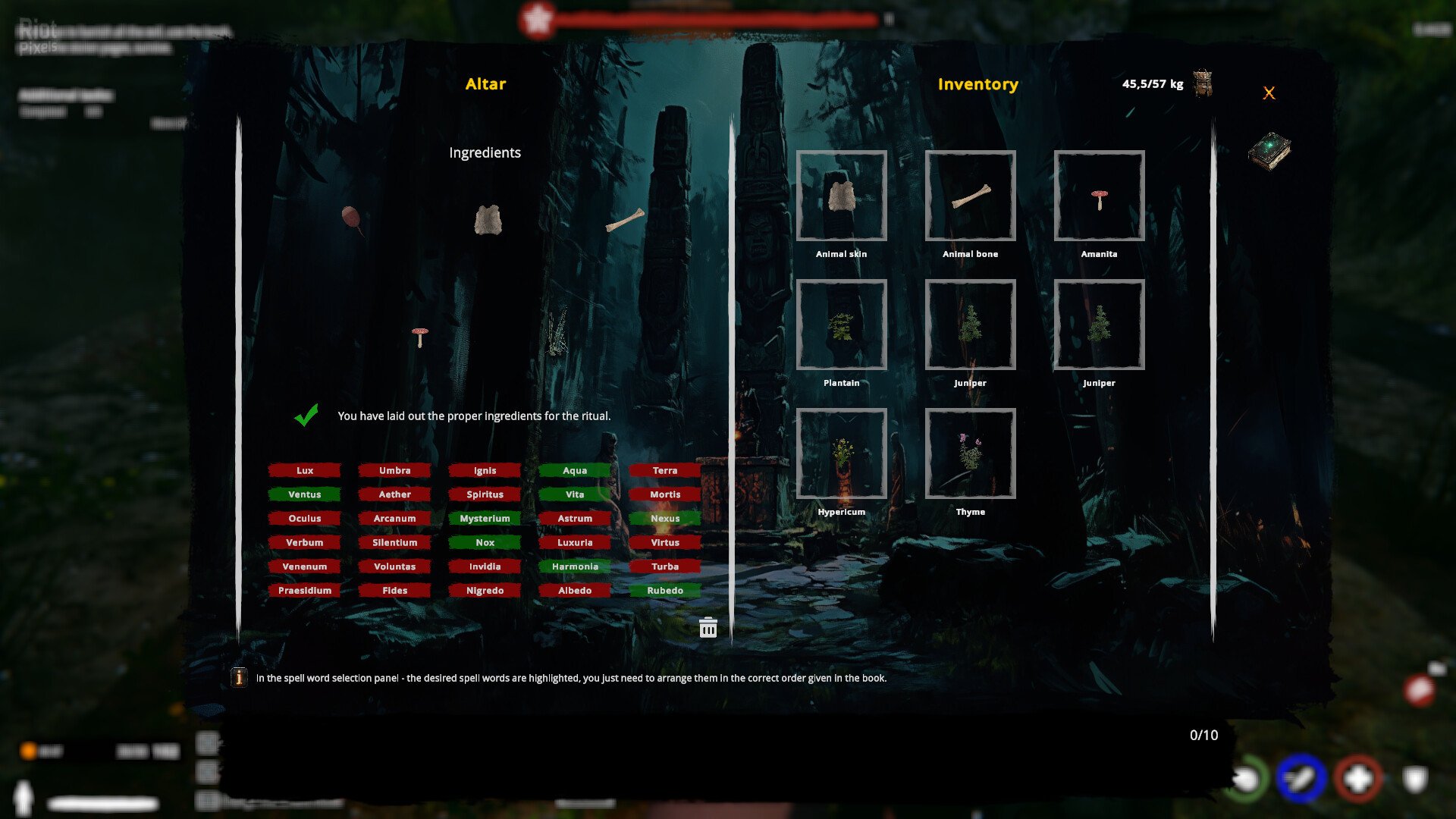Viewport: 1456px width, 819px height.
Task: Toggle the Ventus spell word
Action: (x=305, y=494)
